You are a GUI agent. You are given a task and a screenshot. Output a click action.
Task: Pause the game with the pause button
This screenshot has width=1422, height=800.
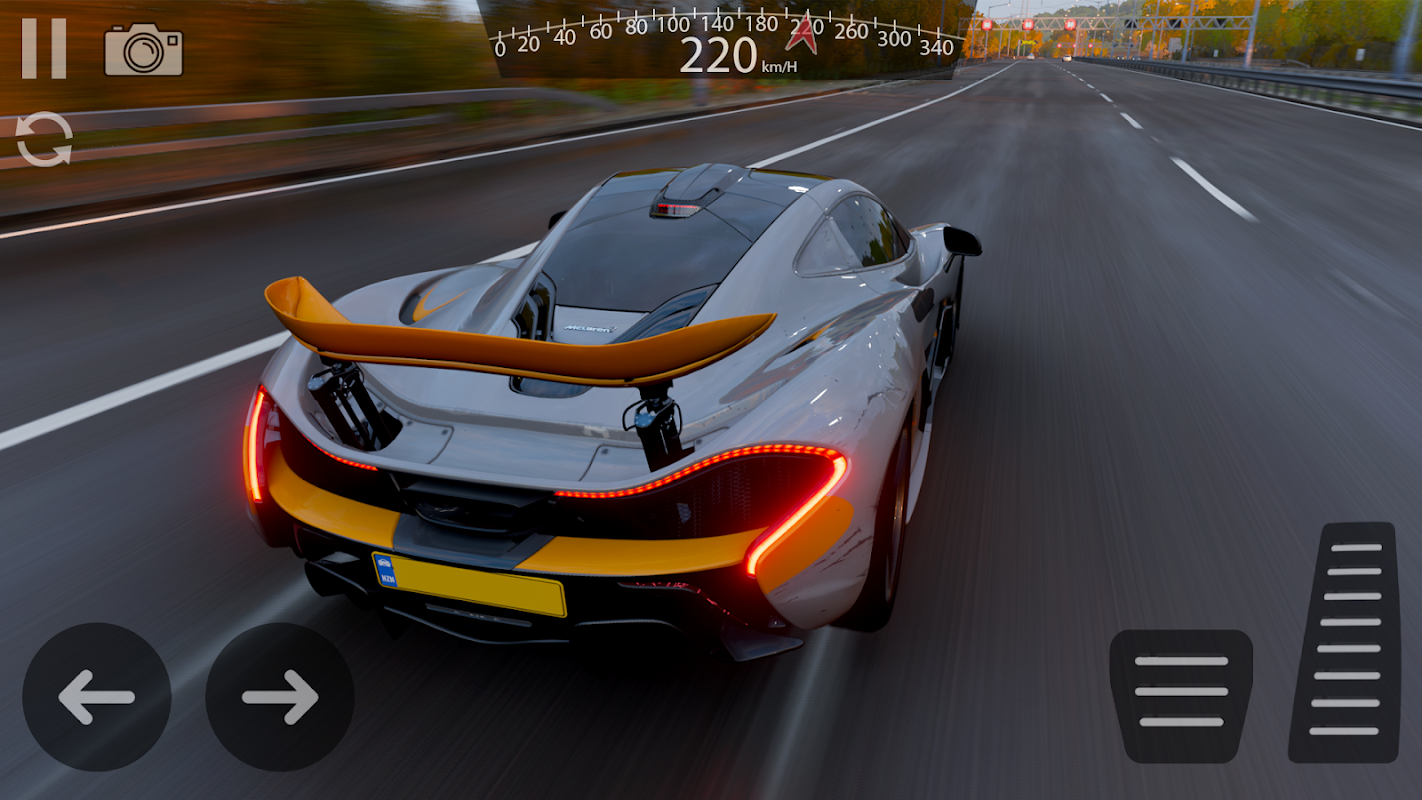click(x=44, y=48)
